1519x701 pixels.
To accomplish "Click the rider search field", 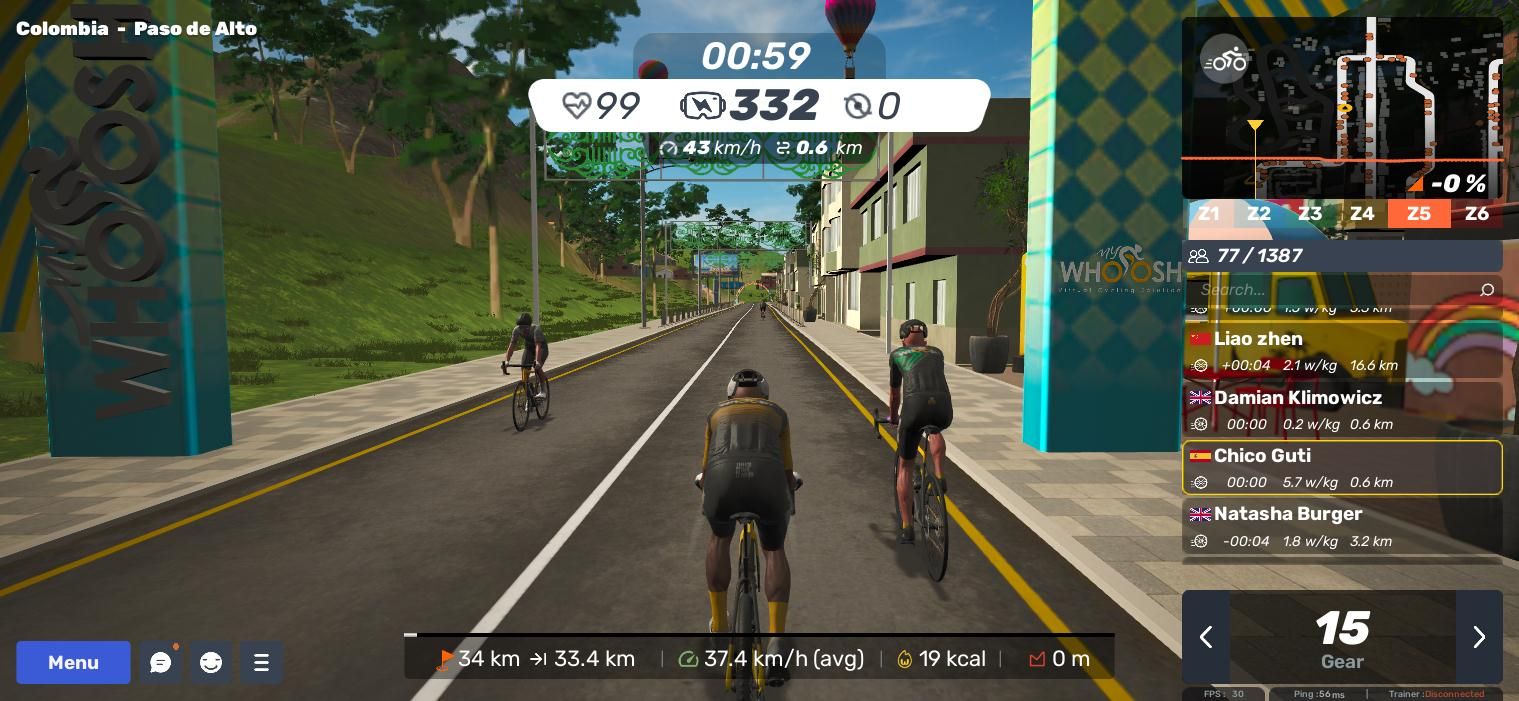I will click(1330, 290).
